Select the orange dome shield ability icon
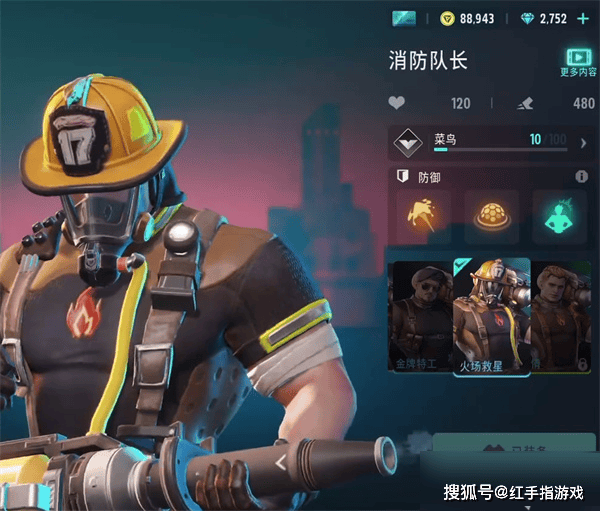This screenshot has width=600, height=511. [491, 216]
